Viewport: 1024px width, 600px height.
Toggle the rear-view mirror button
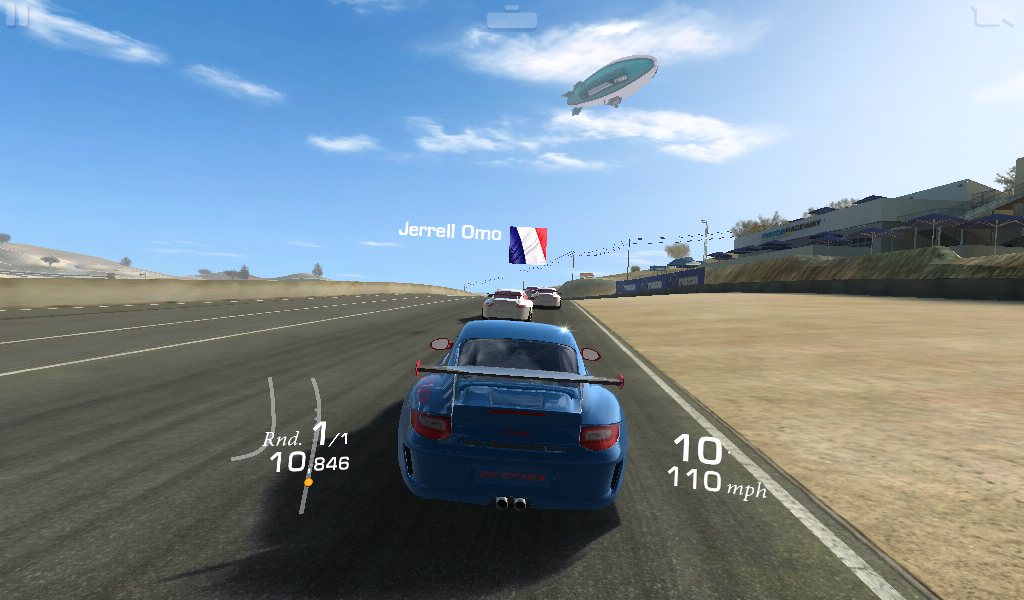tap(512, 18)
